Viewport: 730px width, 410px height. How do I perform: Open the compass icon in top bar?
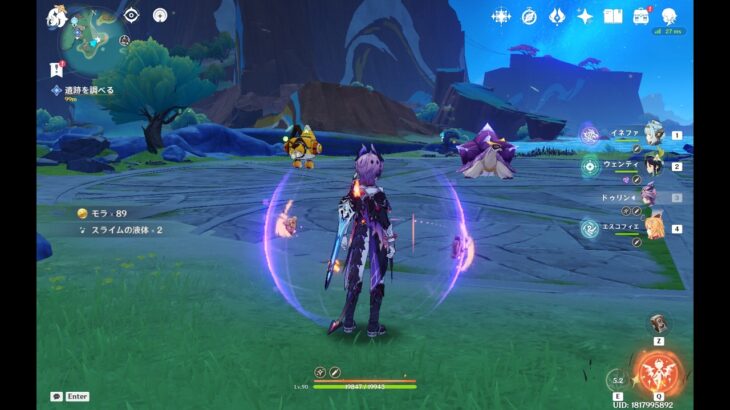pos(529,16)
